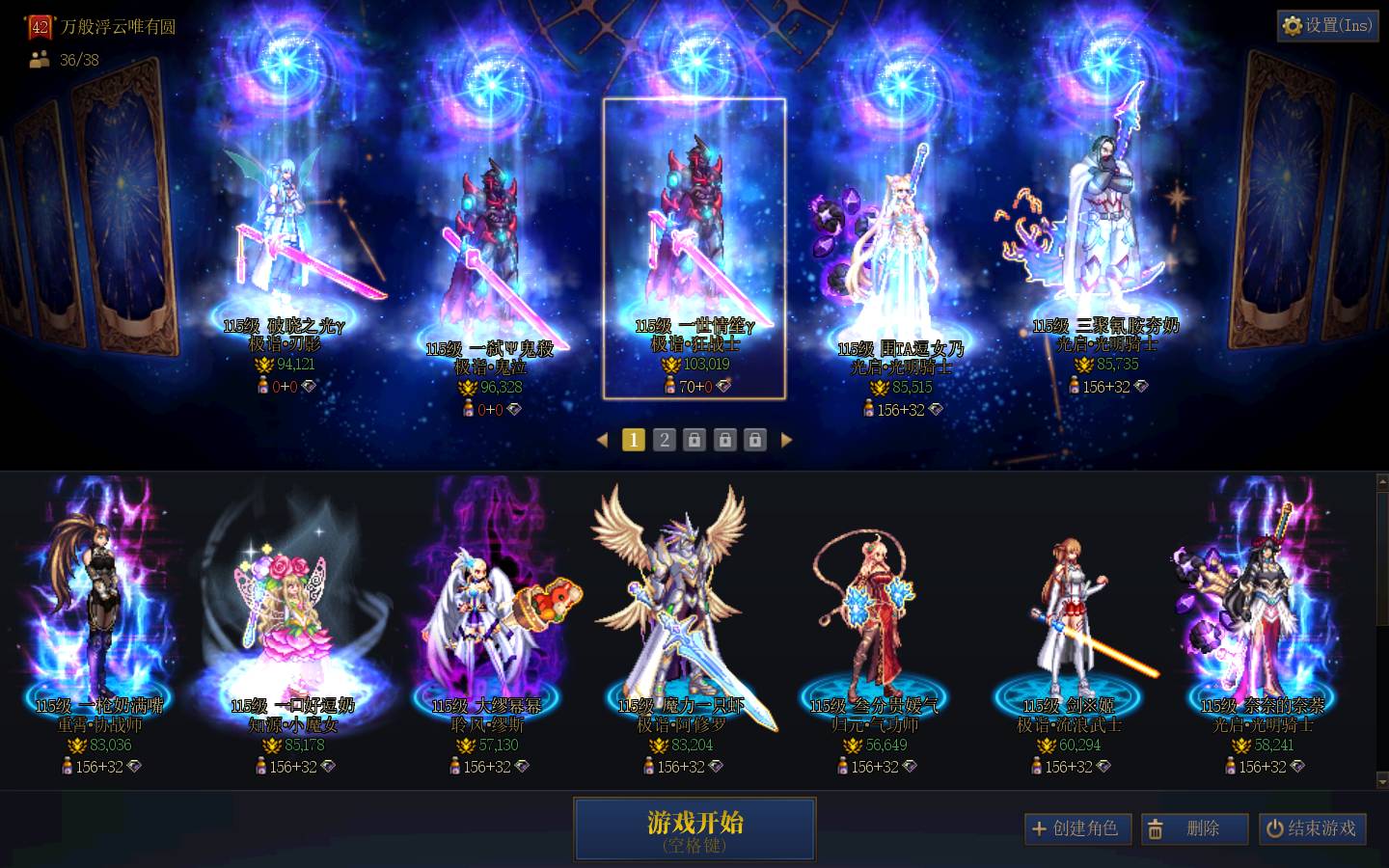Click the right arrow to view next page

[787, 440]
